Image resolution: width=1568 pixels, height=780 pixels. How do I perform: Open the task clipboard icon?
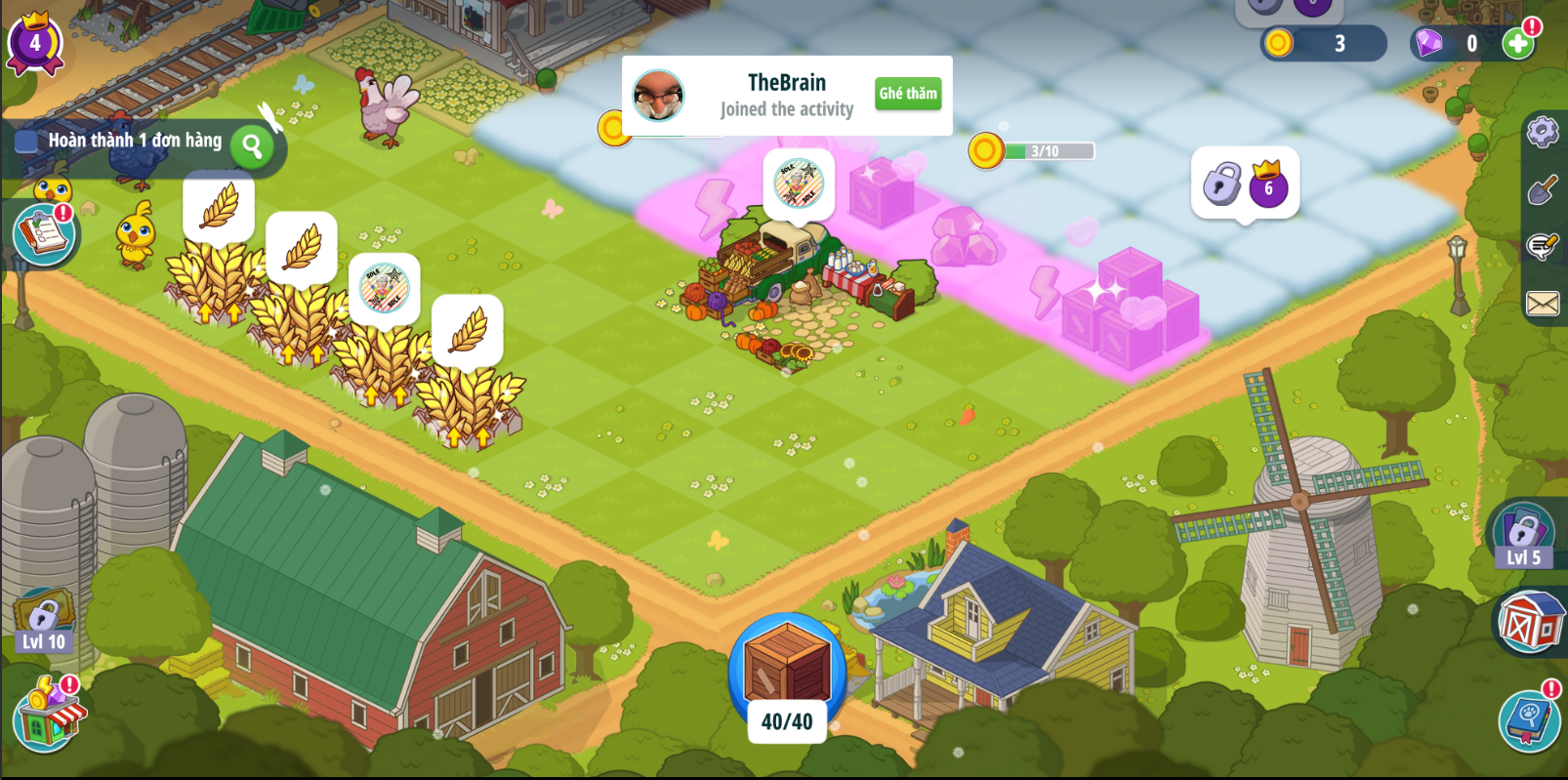click(44, 234)
